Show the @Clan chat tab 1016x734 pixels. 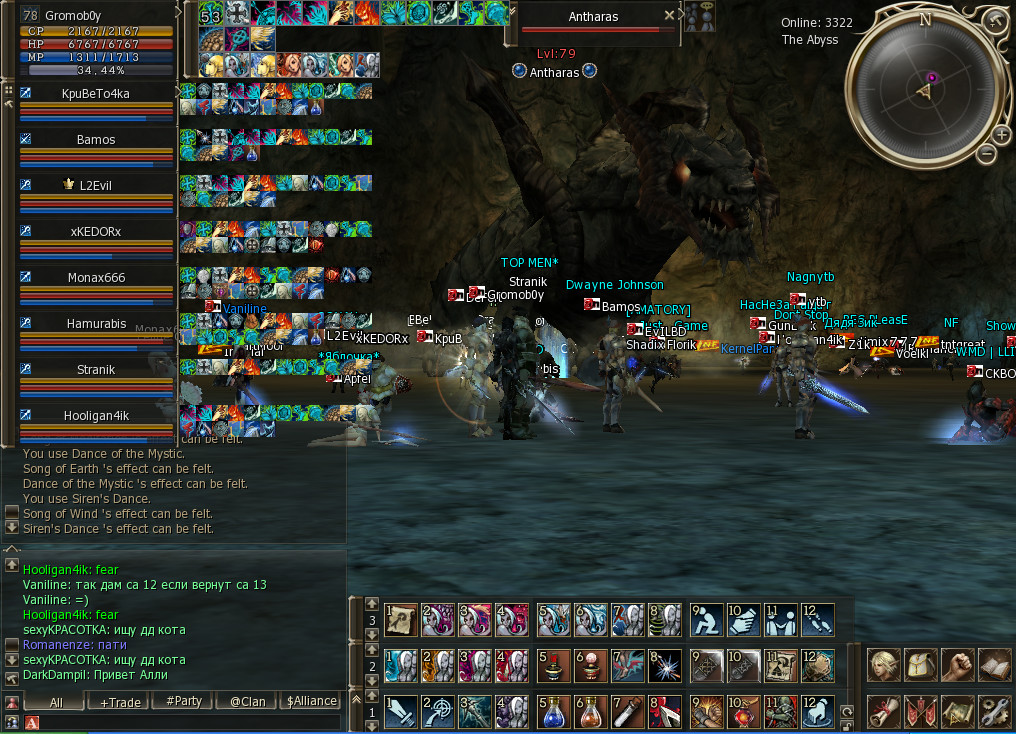click(x=247, y=702)
